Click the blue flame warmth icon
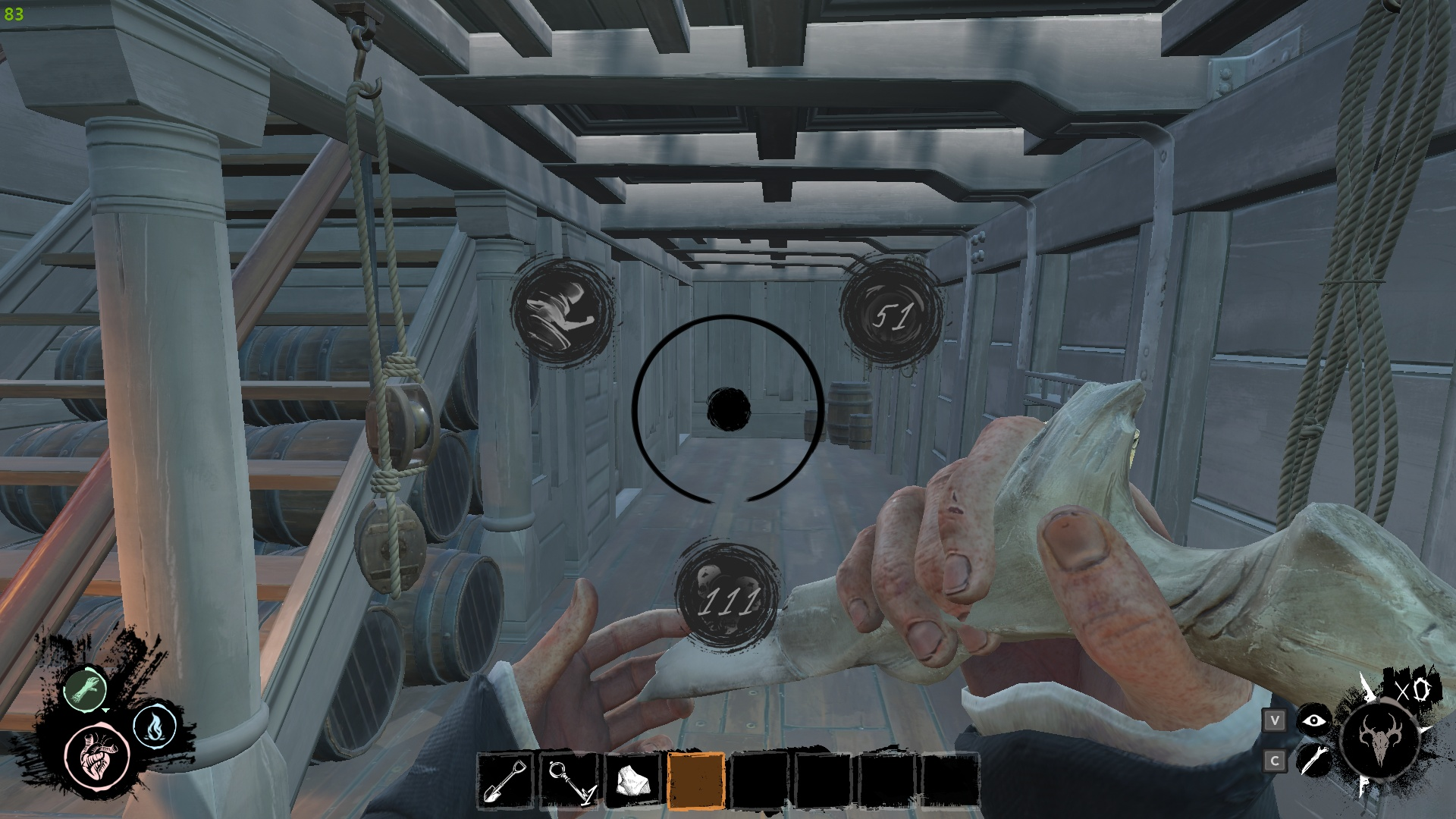 tap(155, 726)
